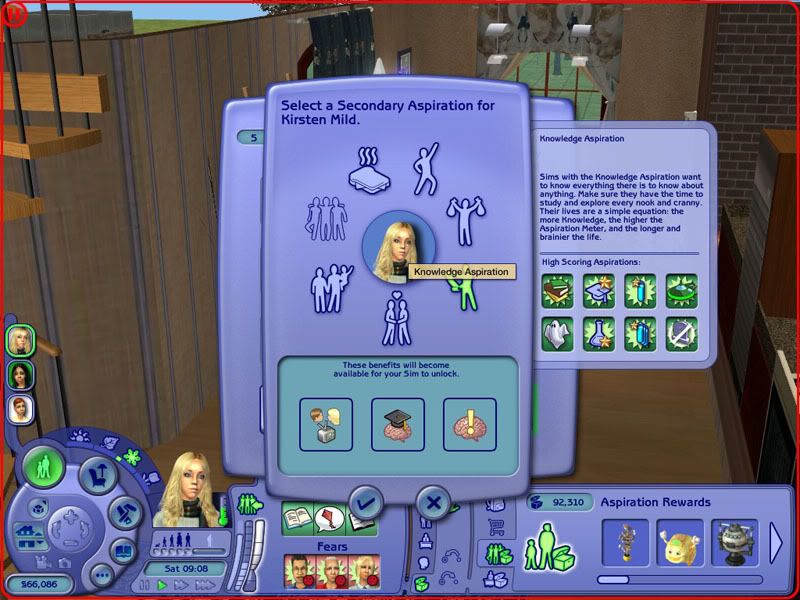
Task: Open the options ellipsis button
Action: (x=101, y=575)
